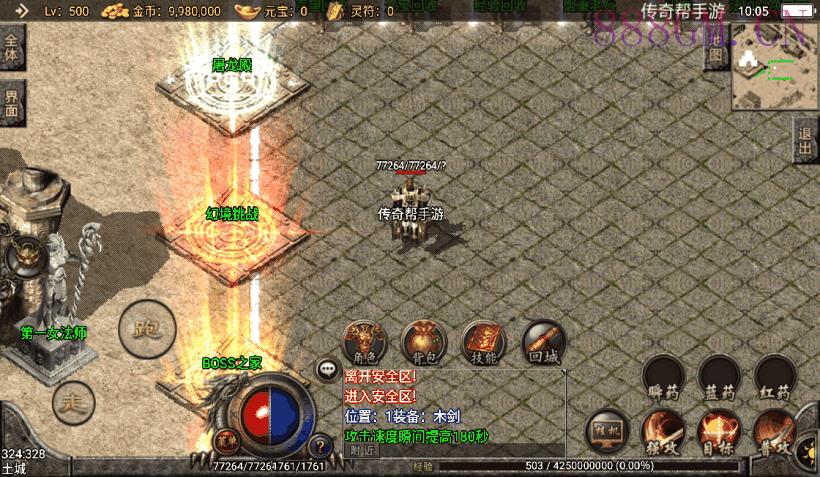The image size is (820, 477).
Task: Use the 蓝药 mana potion slot
Action: point(720,377)
